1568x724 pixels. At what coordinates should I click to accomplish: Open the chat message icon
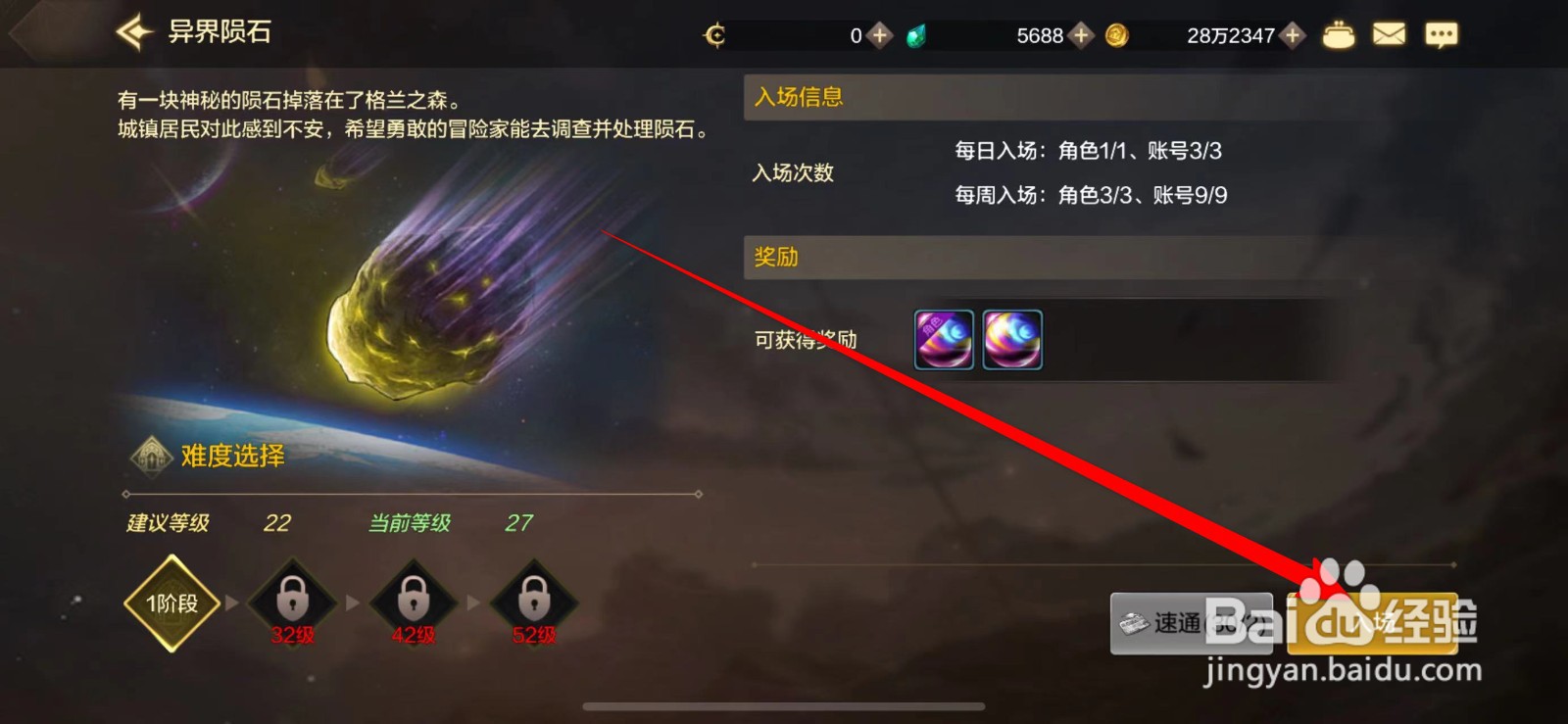[x=1442, y=34]
